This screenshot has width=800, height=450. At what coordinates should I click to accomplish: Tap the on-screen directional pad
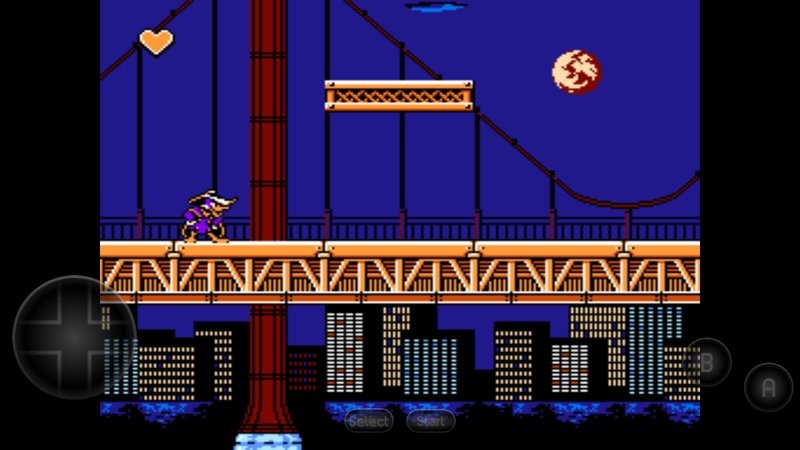(74, 338)
